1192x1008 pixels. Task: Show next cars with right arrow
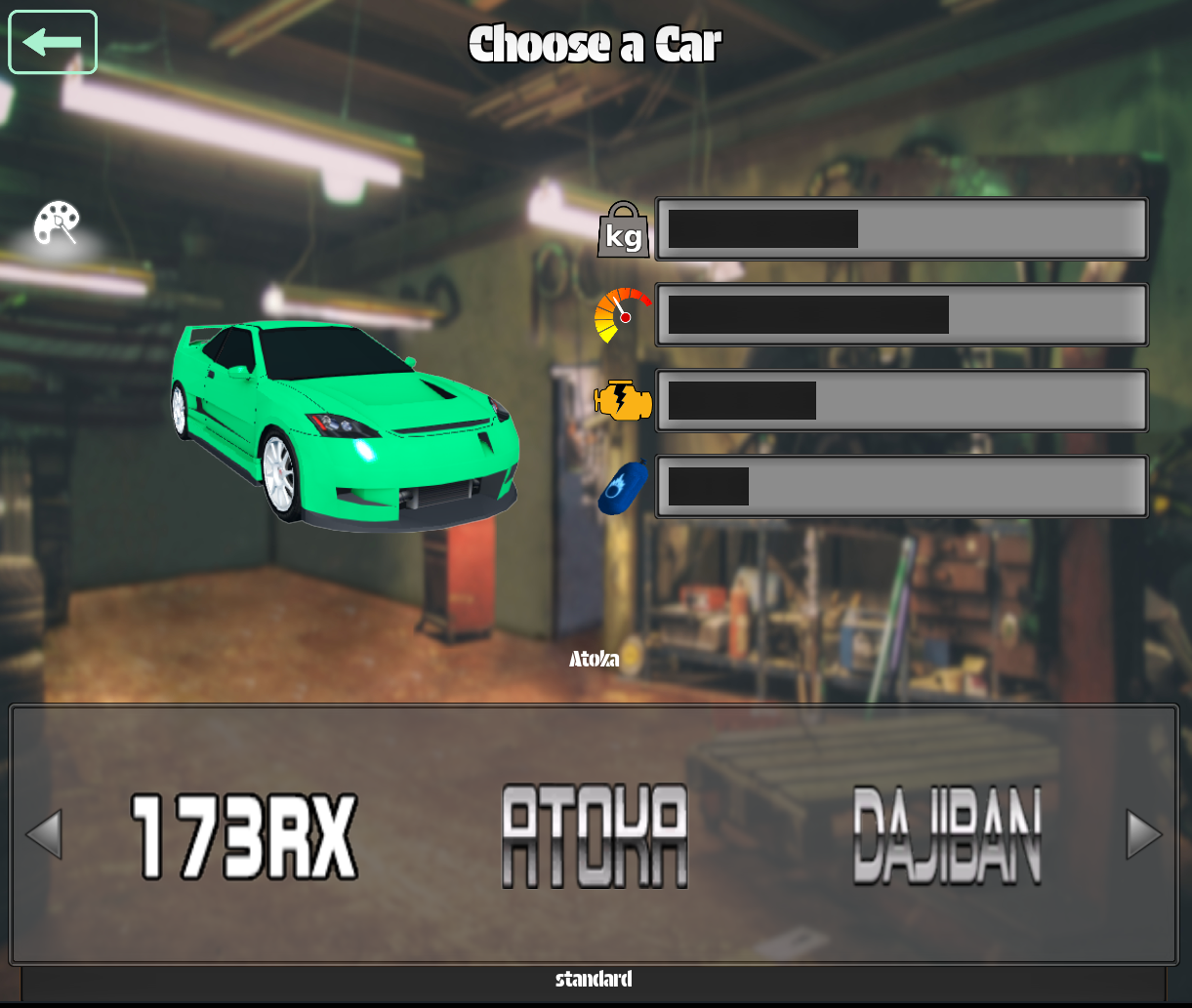1144,834
